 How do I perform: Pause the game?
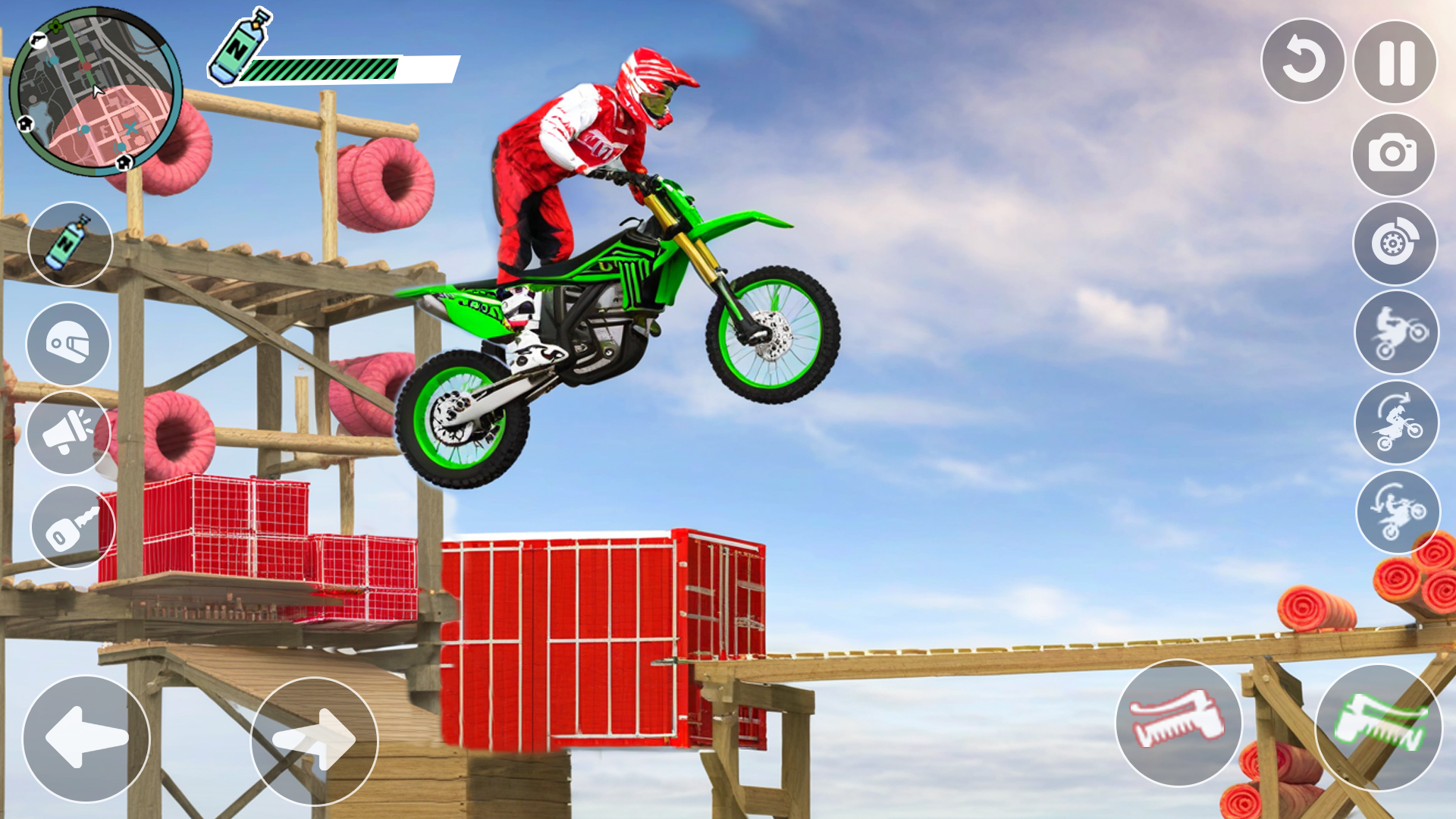pos(1395,64)
